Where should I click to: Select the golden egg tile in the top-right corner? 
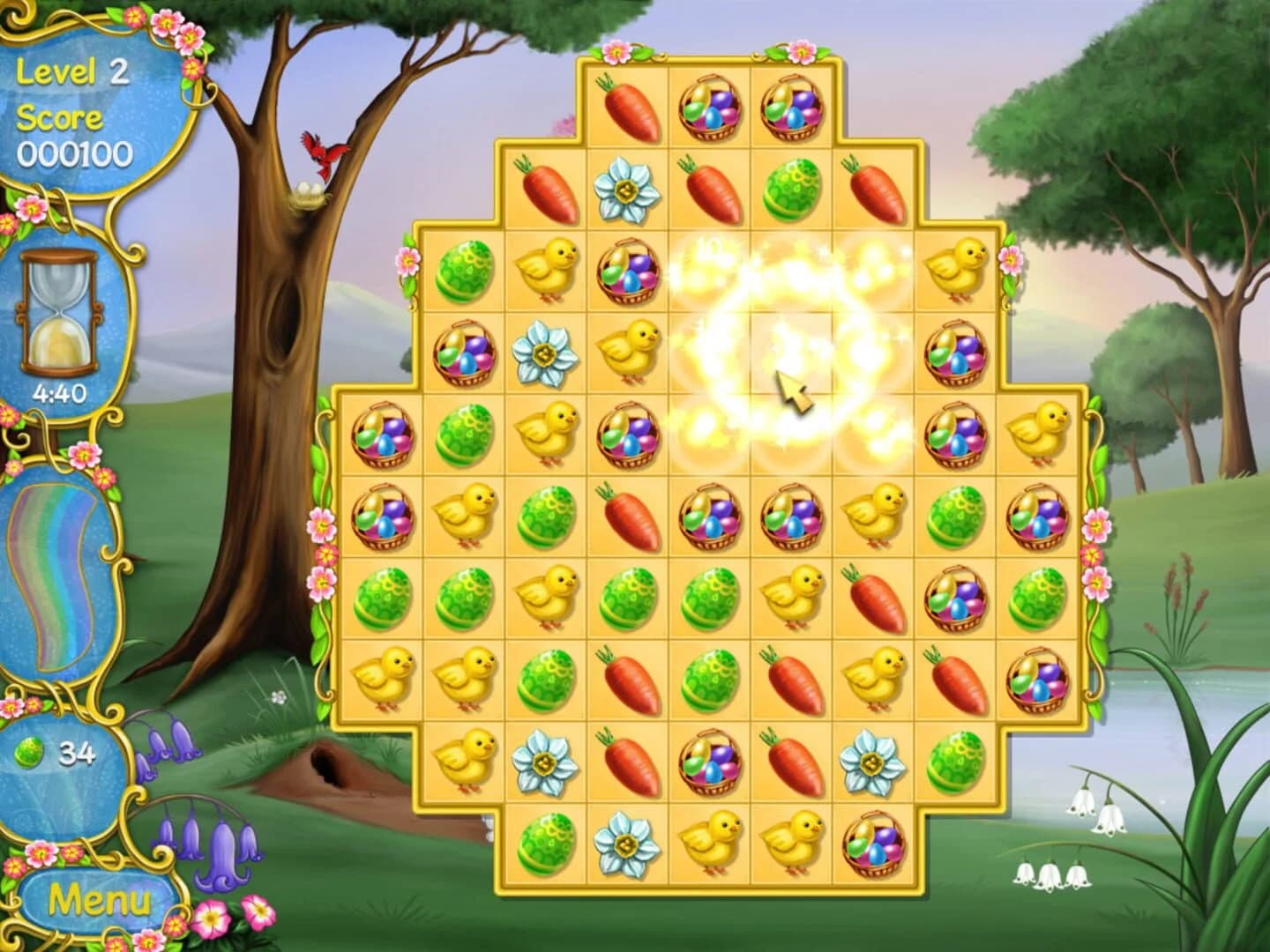(793, 106)
